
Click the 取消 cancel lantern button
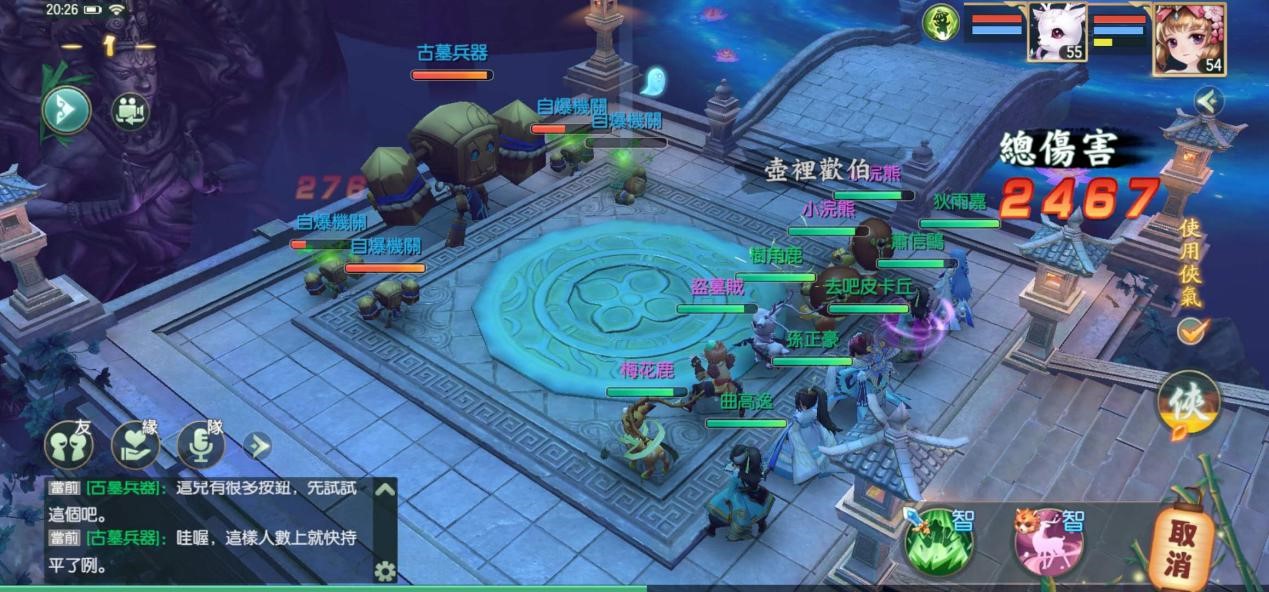(1182, 548)
